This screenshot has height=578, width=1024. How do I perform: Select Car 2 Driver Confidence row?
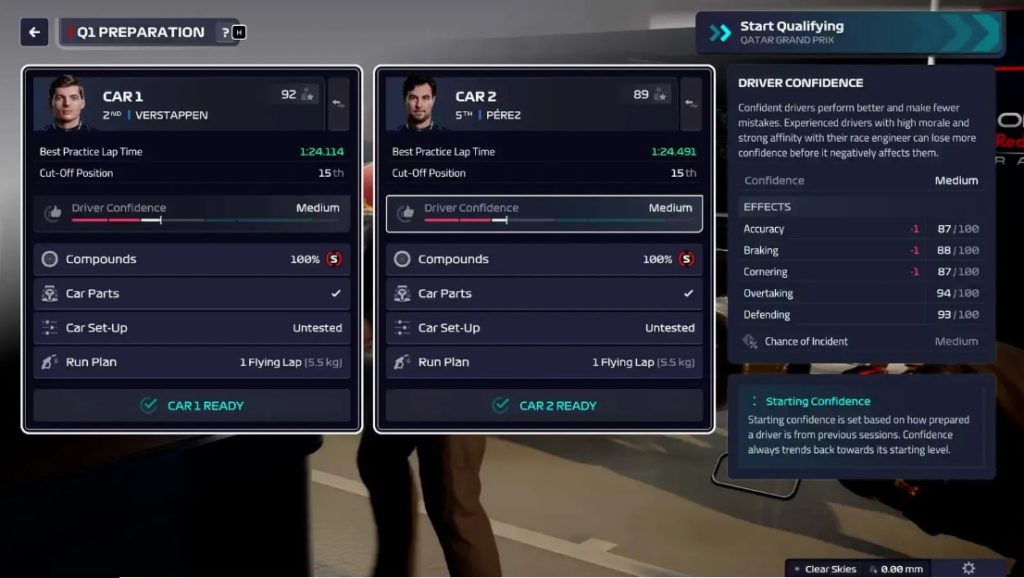pos(544,213)
